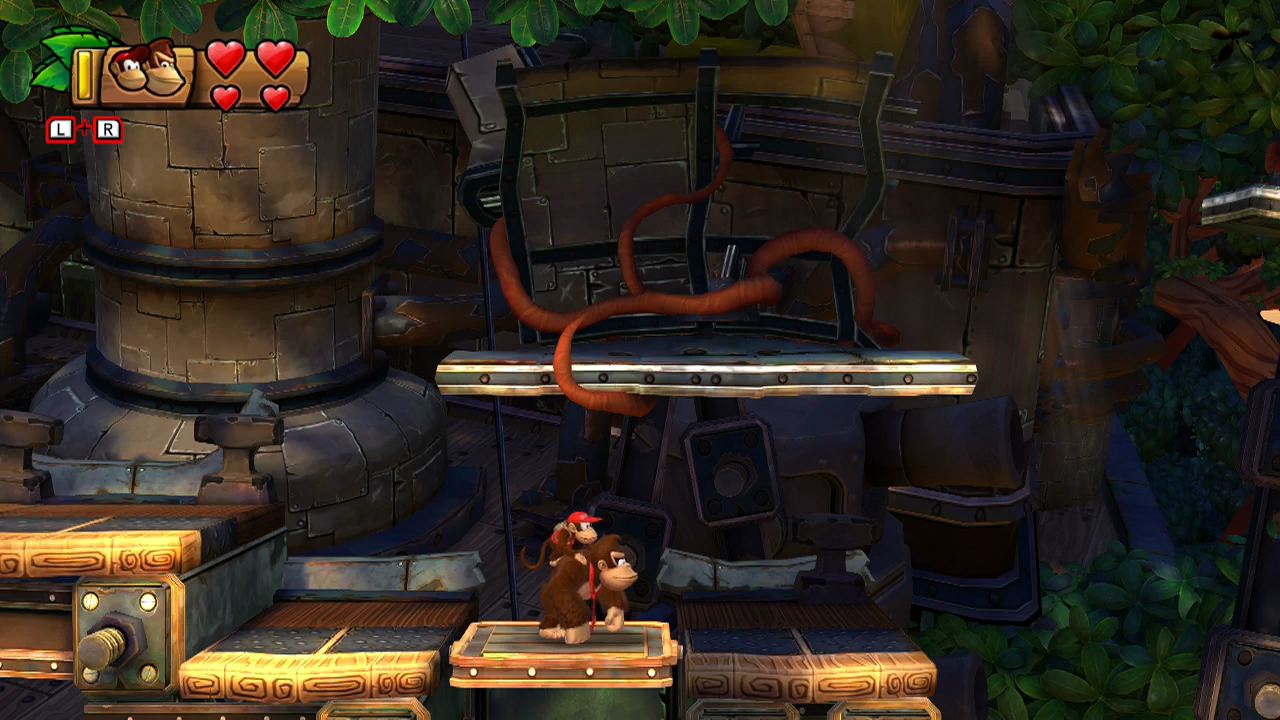
Task: Click the red plus sign between L and R prompts
Action: click(x=85, y=128)
